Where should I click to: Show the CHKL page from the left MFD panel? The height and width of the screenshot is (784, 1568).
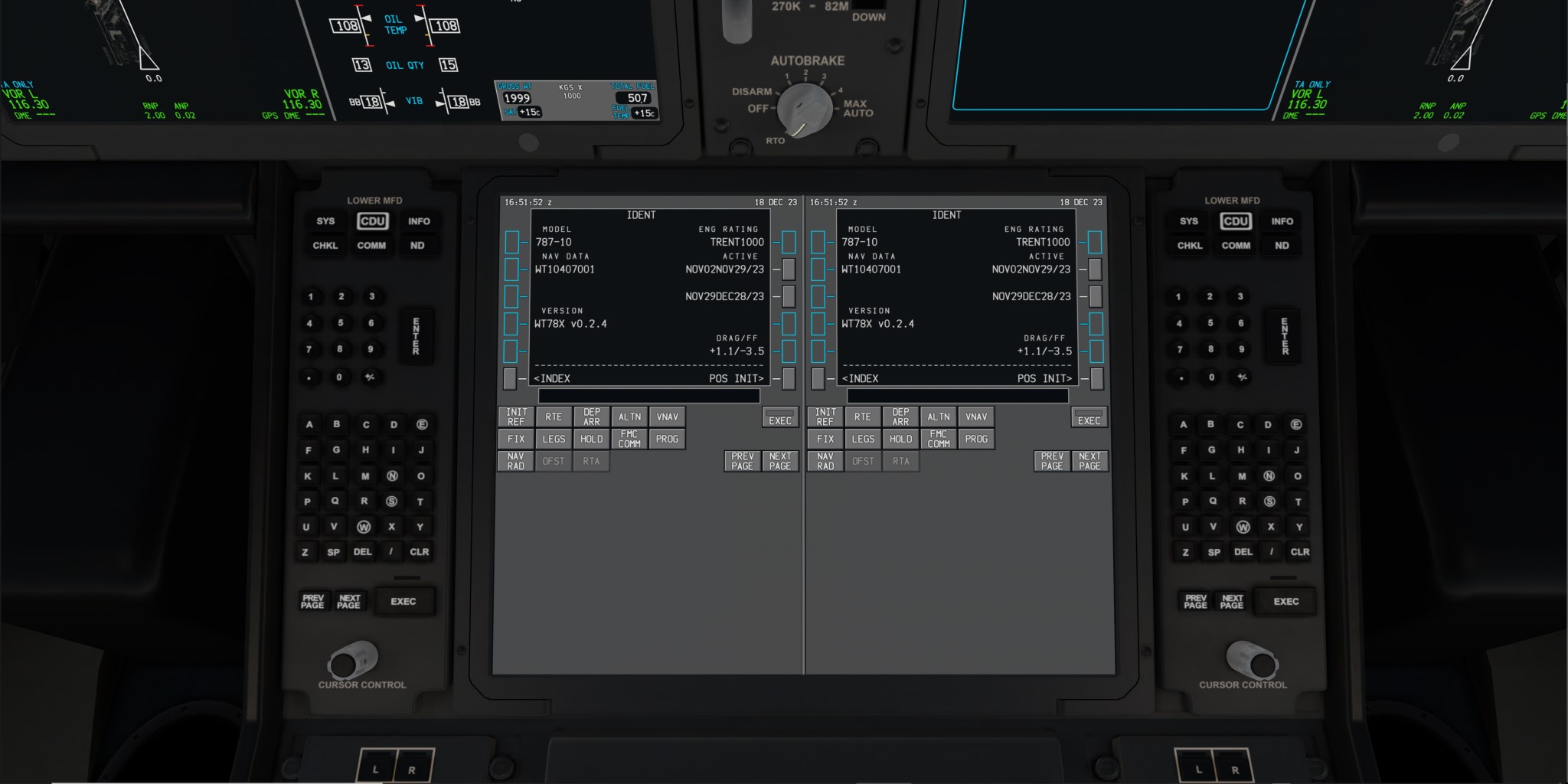[x=325, y=246]
